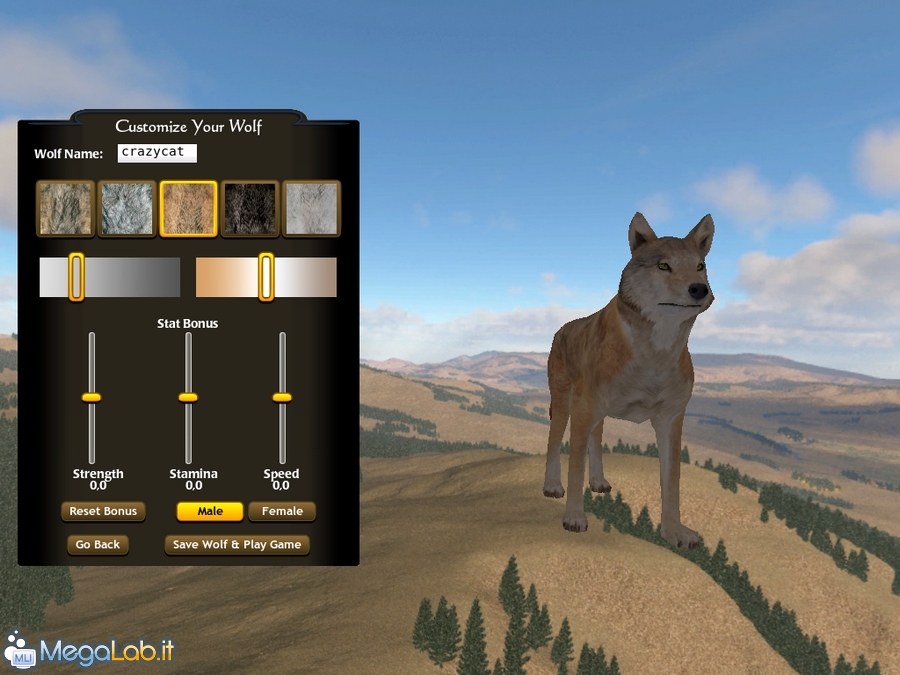Select the grey-brown mottled fur coat

(66, 208)
